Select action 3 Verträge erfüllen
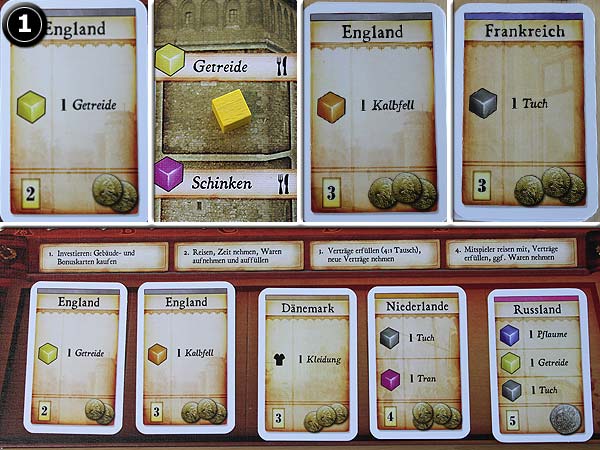Image resolution: width=600 pixels, height=450 pixels. coord(373,255)
